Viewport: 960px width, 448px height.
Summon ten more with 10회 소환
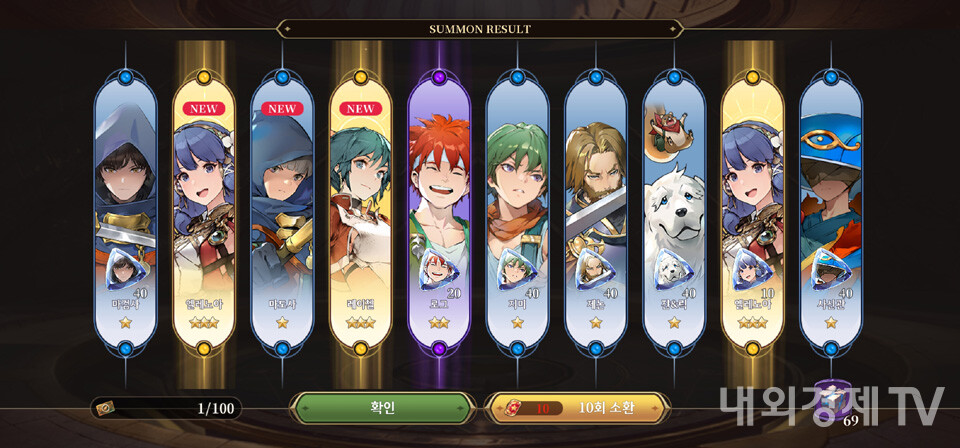[577, 408]
